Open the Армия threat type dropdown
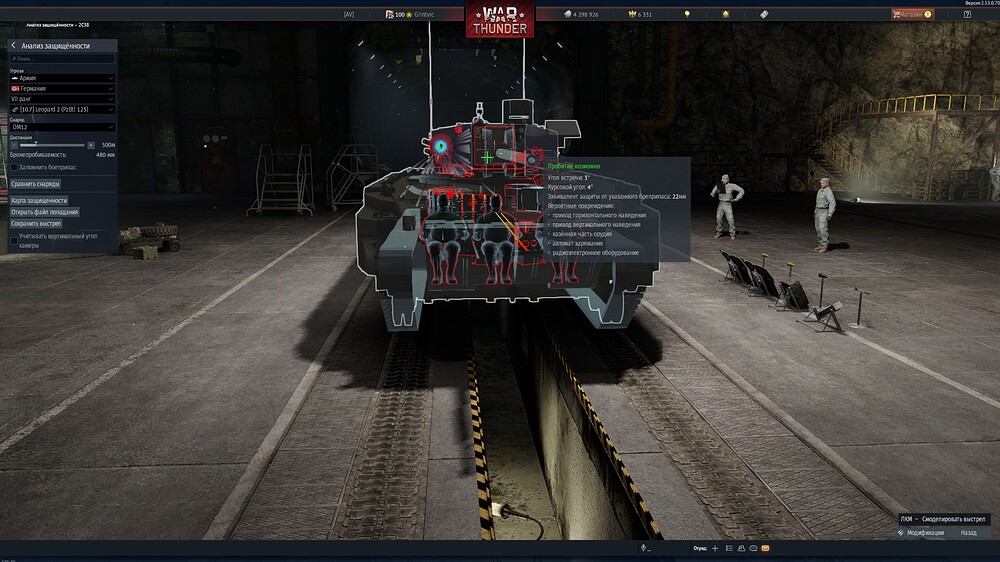Viewport: 1000px width, 562px height. [x=62, y=77]
